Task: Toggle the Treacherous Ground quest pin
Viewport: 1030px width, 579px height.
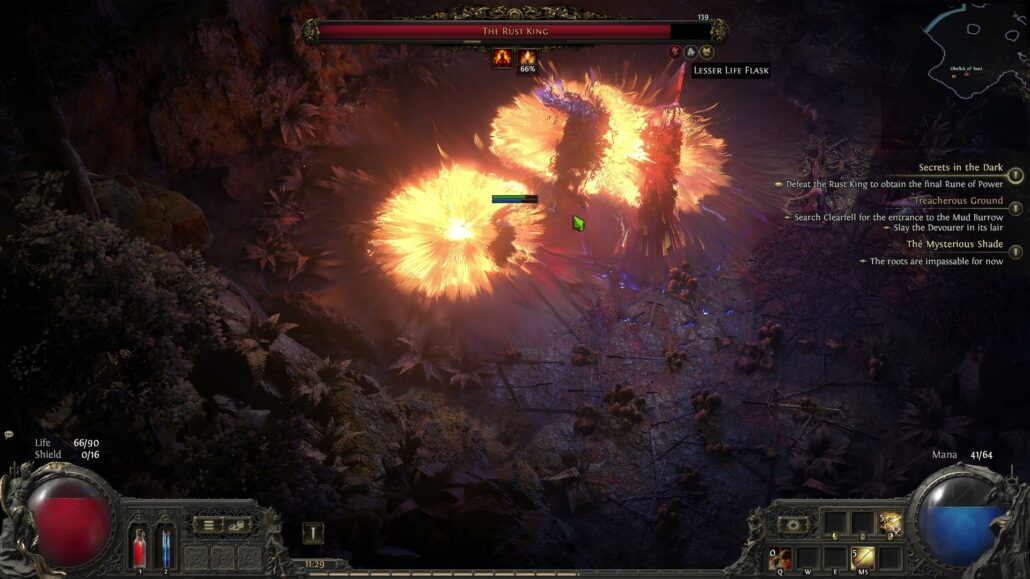Action: 1015,208
